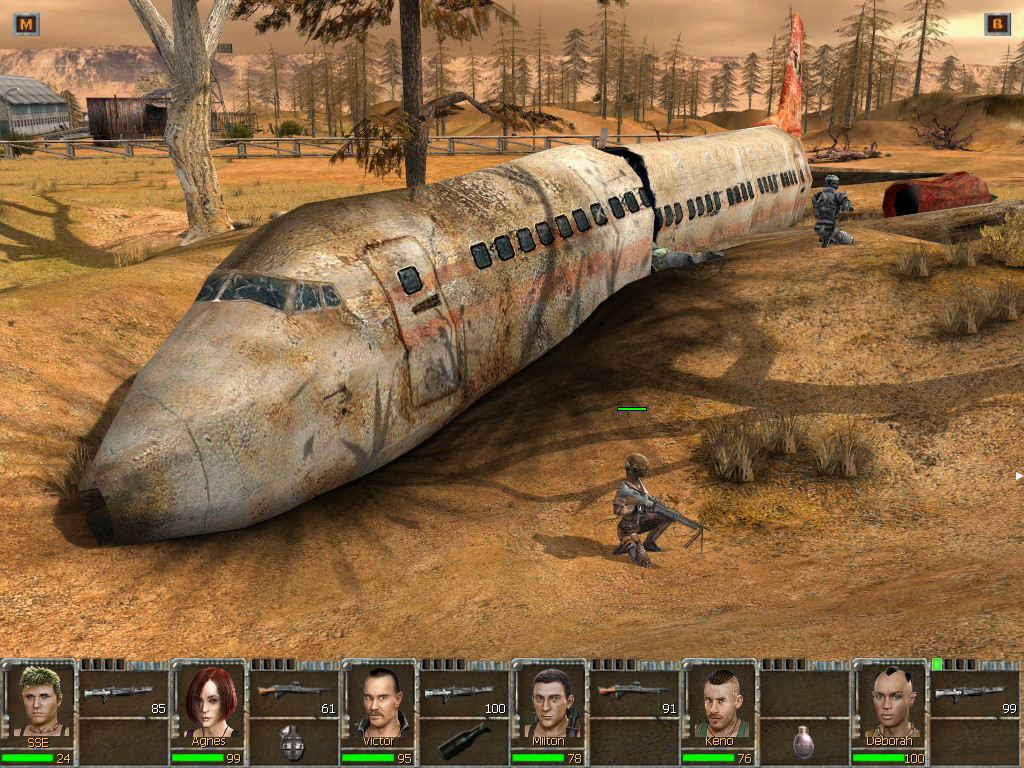
Task: Open the M menu button
Action: 27,24
